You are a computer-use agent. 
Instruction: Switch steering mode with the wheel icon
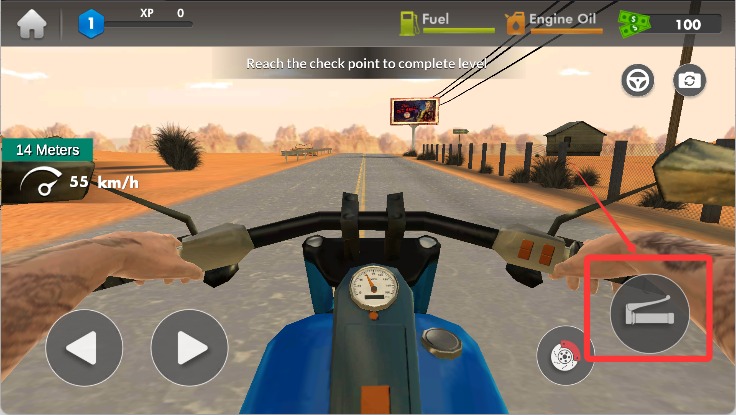tap(637, 80)
